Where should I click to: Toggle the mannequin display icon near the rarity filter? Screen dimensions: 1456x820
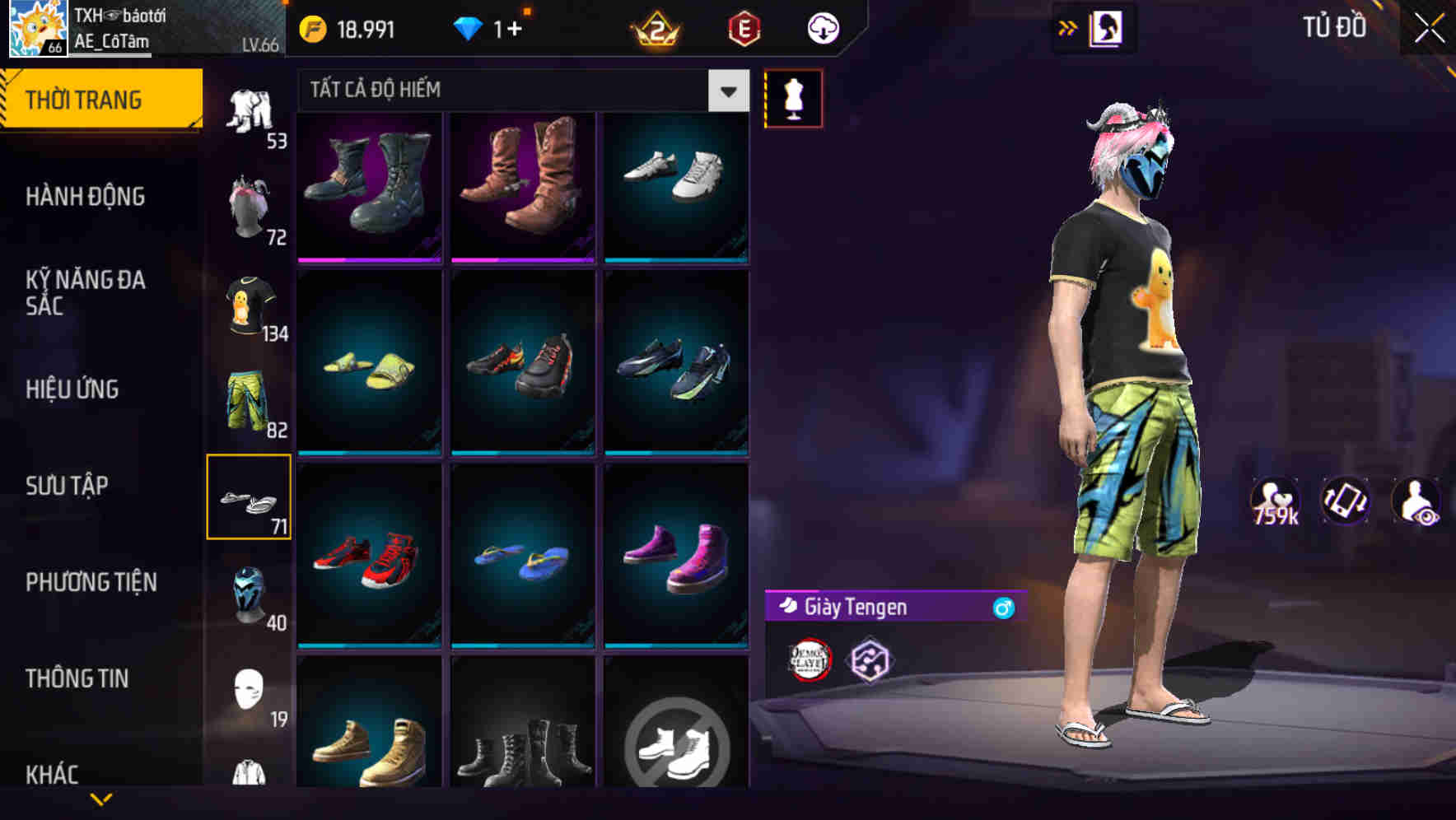pos(794,97)
